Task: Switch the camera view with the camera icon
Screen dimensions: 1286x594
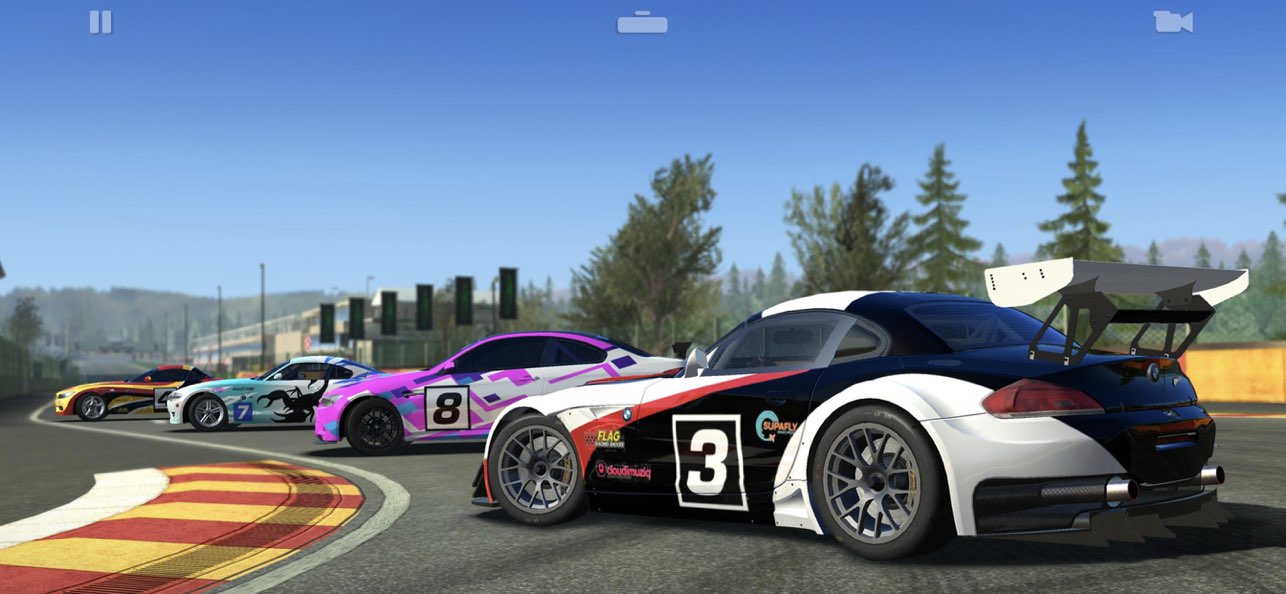Action: (1172, 22)
